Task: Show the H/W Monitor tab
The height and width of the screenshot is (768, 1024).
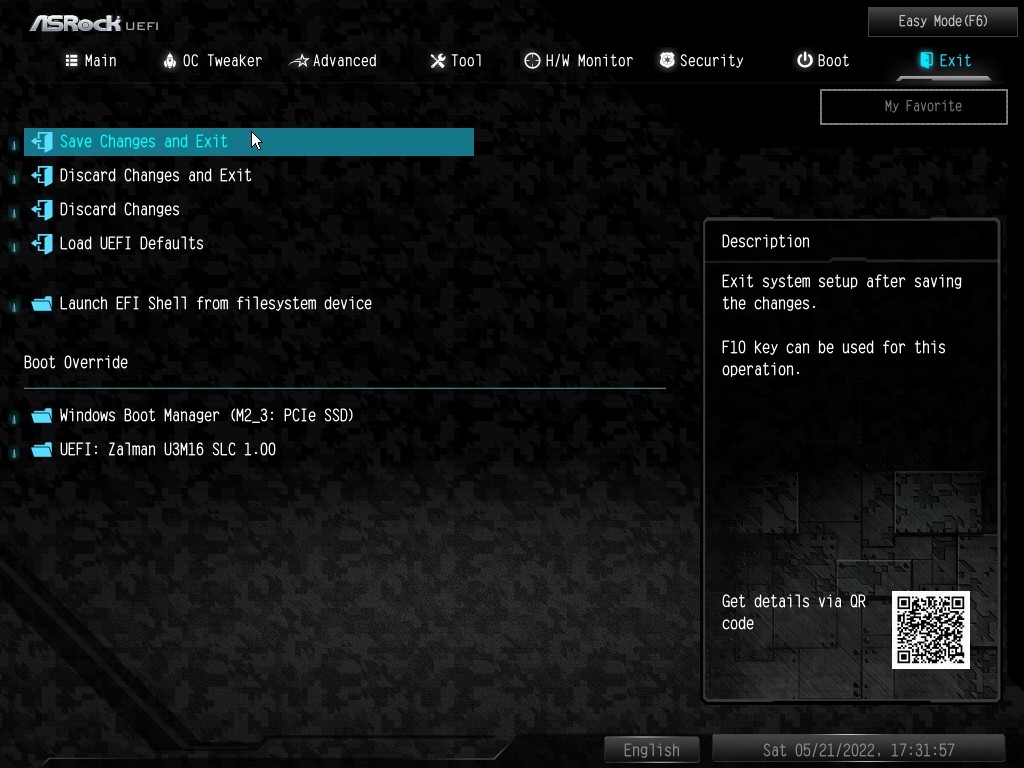Action: (x=578, y=61)
